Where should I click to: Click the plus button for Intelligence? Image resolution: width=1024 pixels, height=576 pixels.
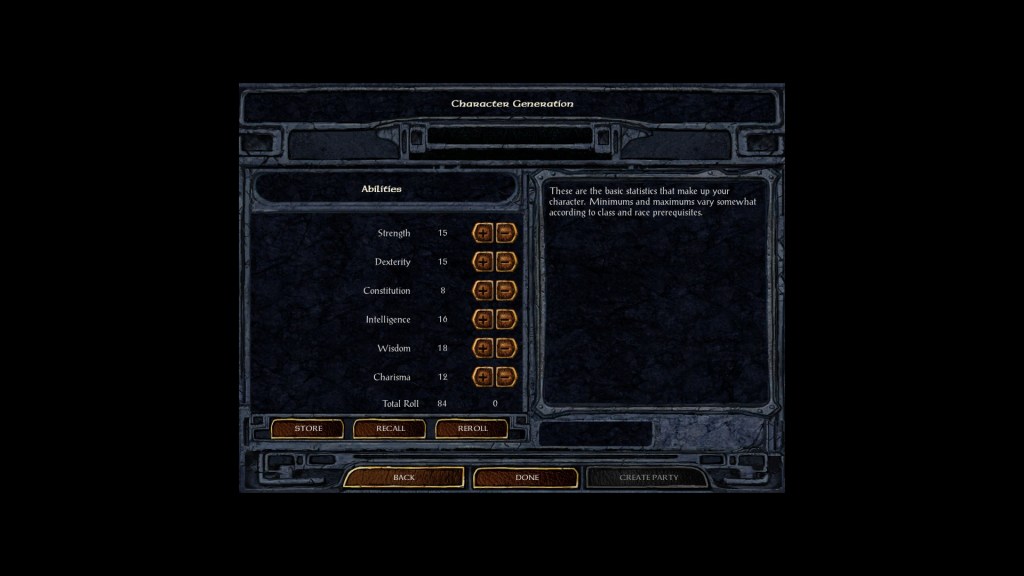pyautogui.click(x=483, y=320)
